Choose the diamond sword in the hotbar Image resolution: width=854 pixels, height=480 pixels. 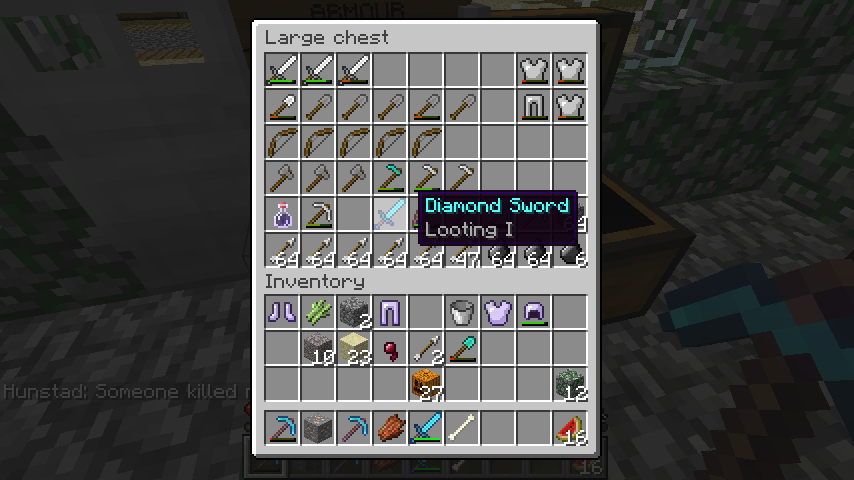[x=427, y=429]
